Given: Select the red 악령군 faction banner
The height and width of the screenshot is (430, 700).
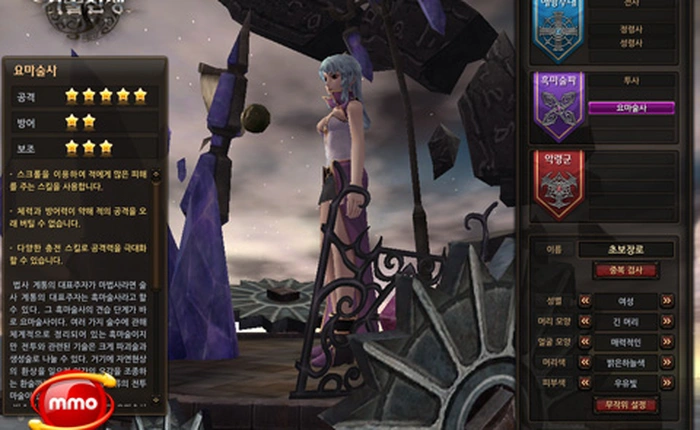Looking at the screenshot, I should click(x=558, y=184).
